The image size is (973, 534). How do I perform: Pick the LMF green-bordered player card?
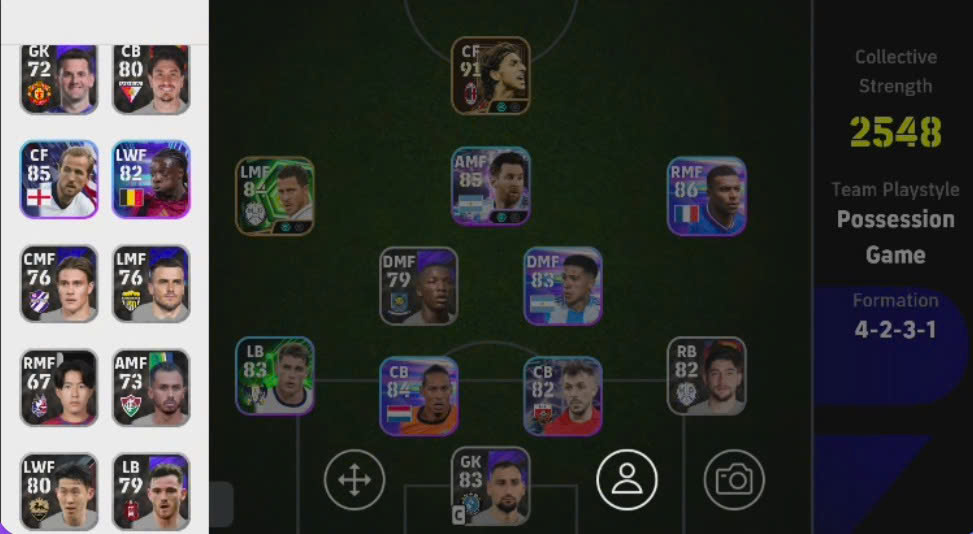(x=275, y=196)
